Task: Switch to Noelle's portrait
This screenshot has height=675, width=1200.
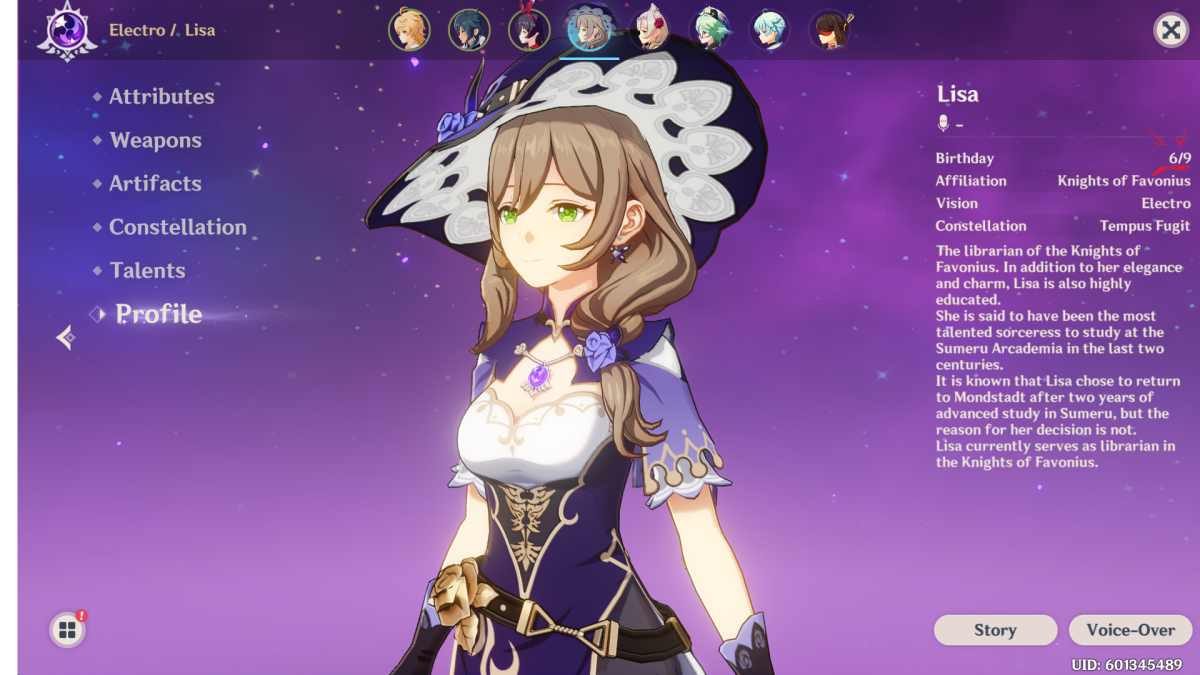Action: pos(650,29)
